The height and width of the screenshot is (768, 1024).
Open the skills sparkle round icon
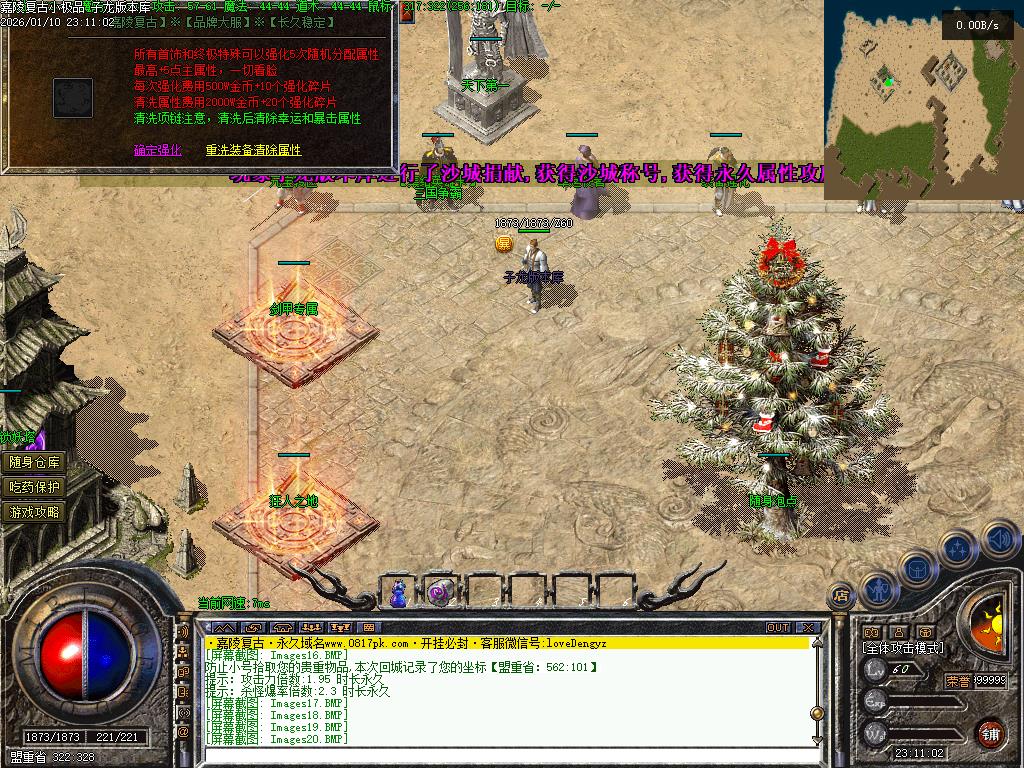point(957,548)
